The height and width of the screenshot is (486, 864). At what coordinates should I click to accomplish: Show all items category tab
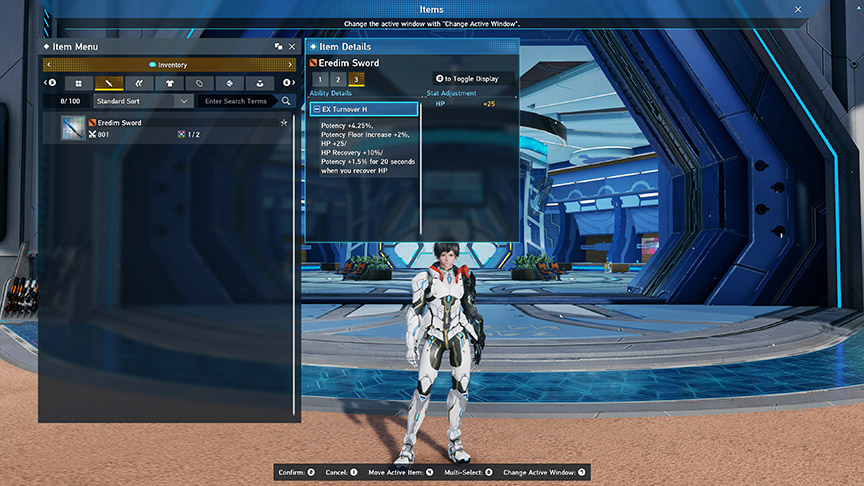78,83
